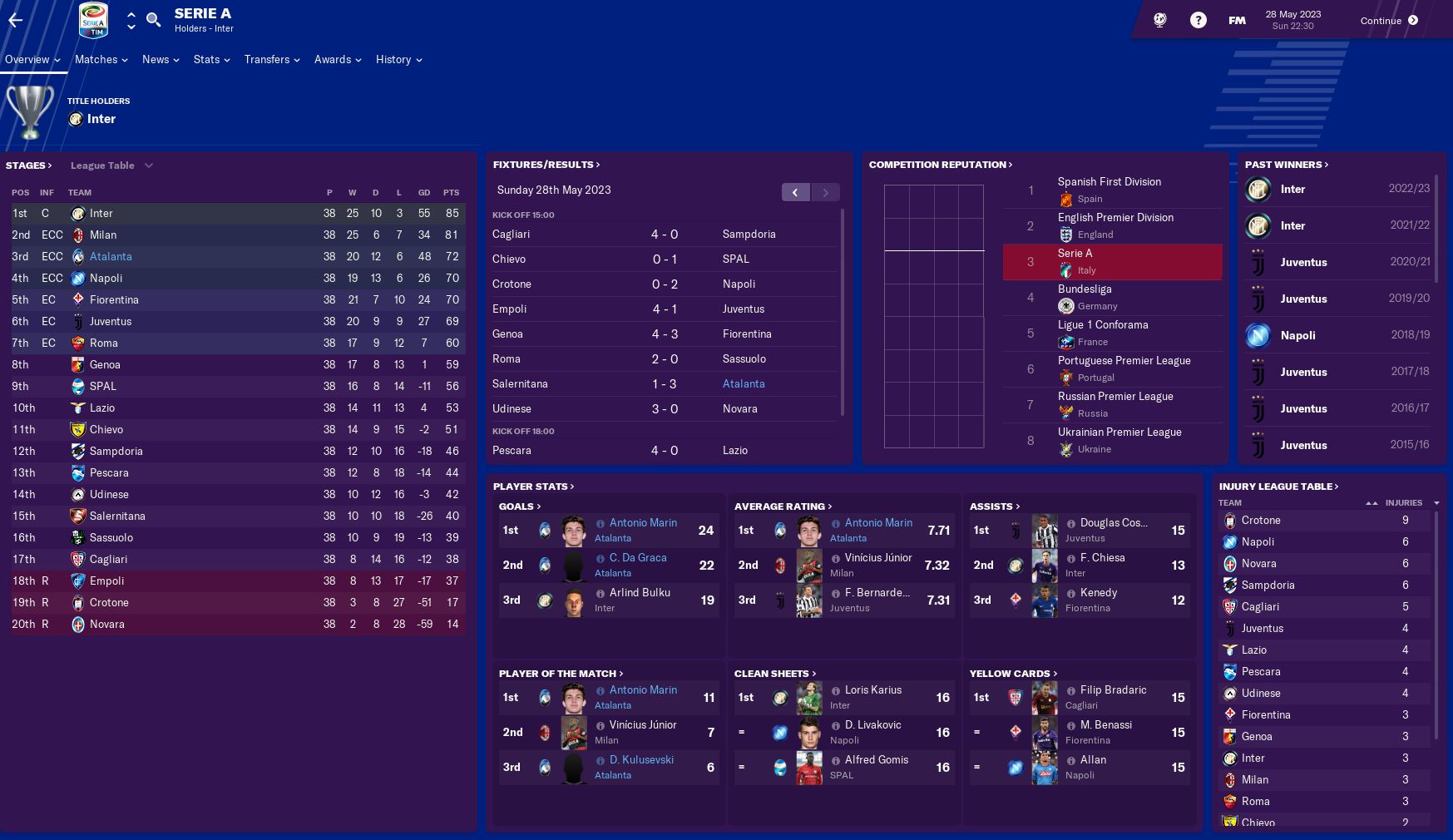Switch to the Matches tab
Screen dimensions: 1453x840
tap(96, 59)
